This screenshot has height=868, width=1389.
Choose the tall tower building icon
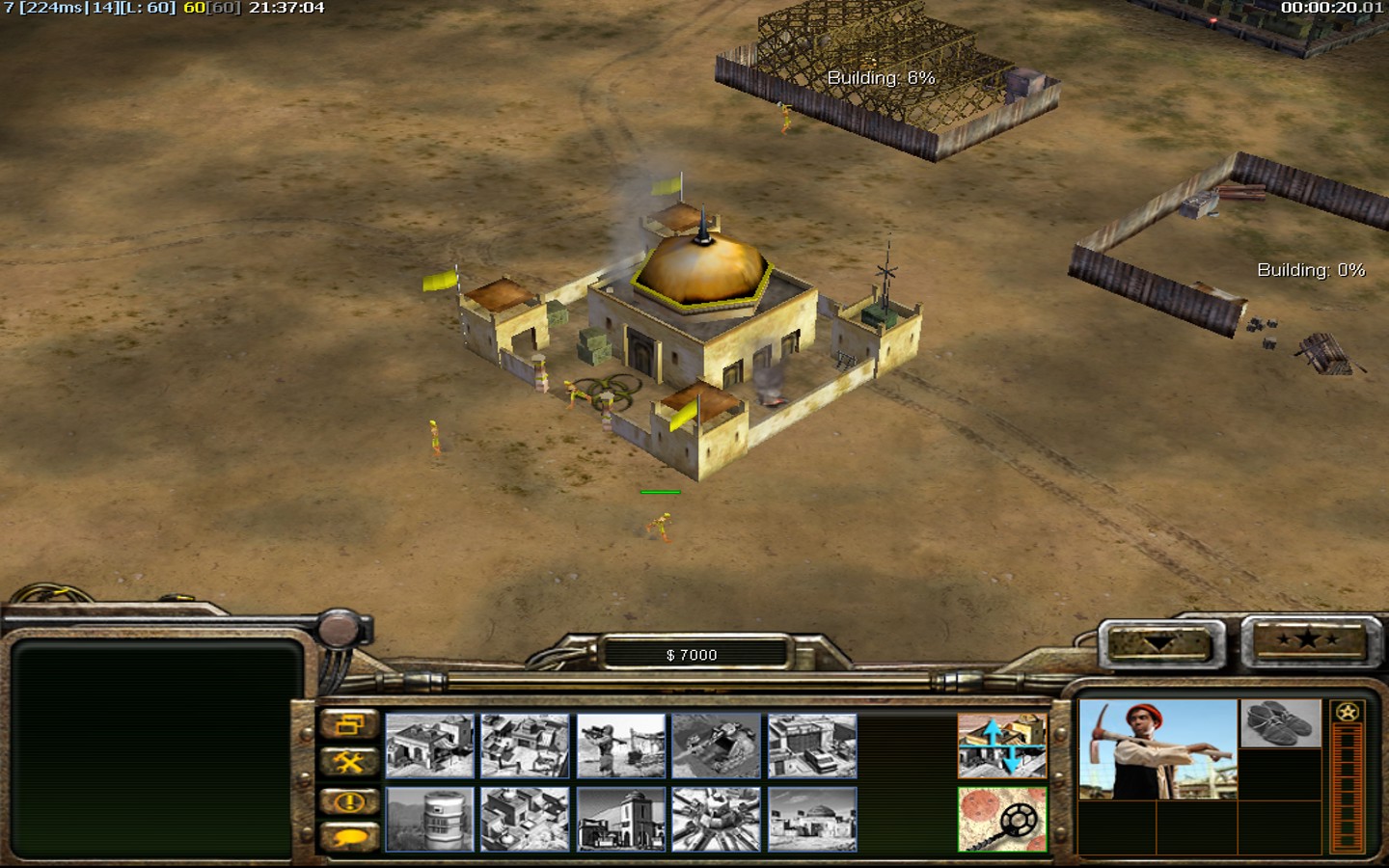tap(620, 819)
